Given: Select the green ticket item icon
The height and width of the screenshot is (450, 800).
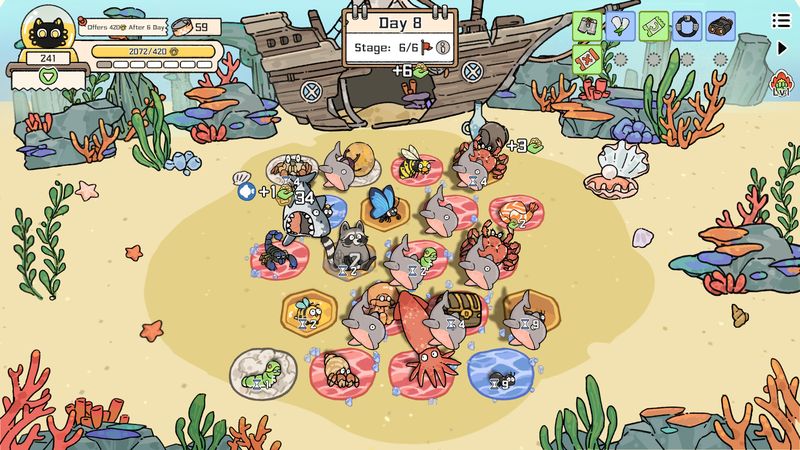Looking at the screenshot, I should (653, 23).
